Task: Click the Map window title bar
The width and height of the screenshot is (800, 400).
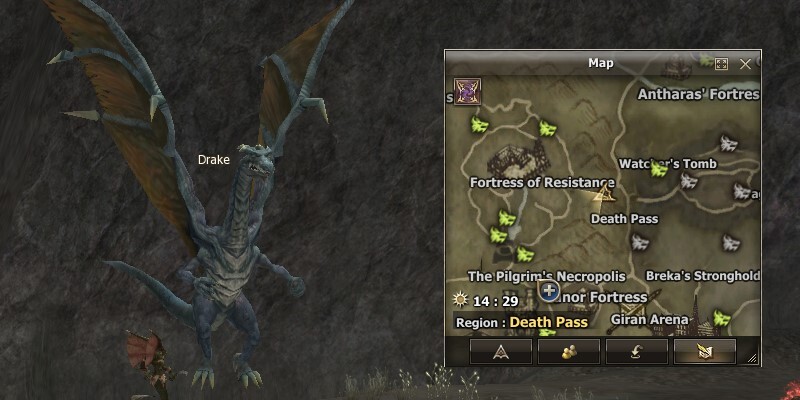Action: 600,64
